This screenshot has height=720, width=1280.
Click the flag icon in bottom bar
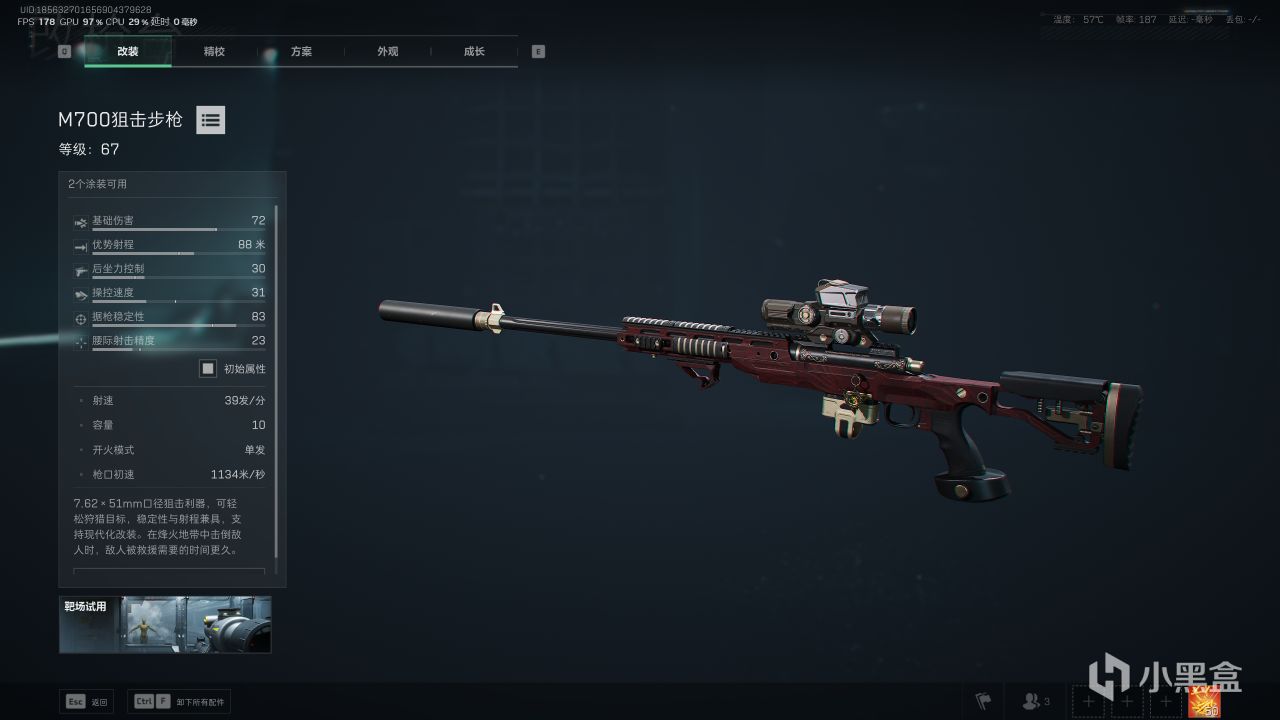coord(983,702)
